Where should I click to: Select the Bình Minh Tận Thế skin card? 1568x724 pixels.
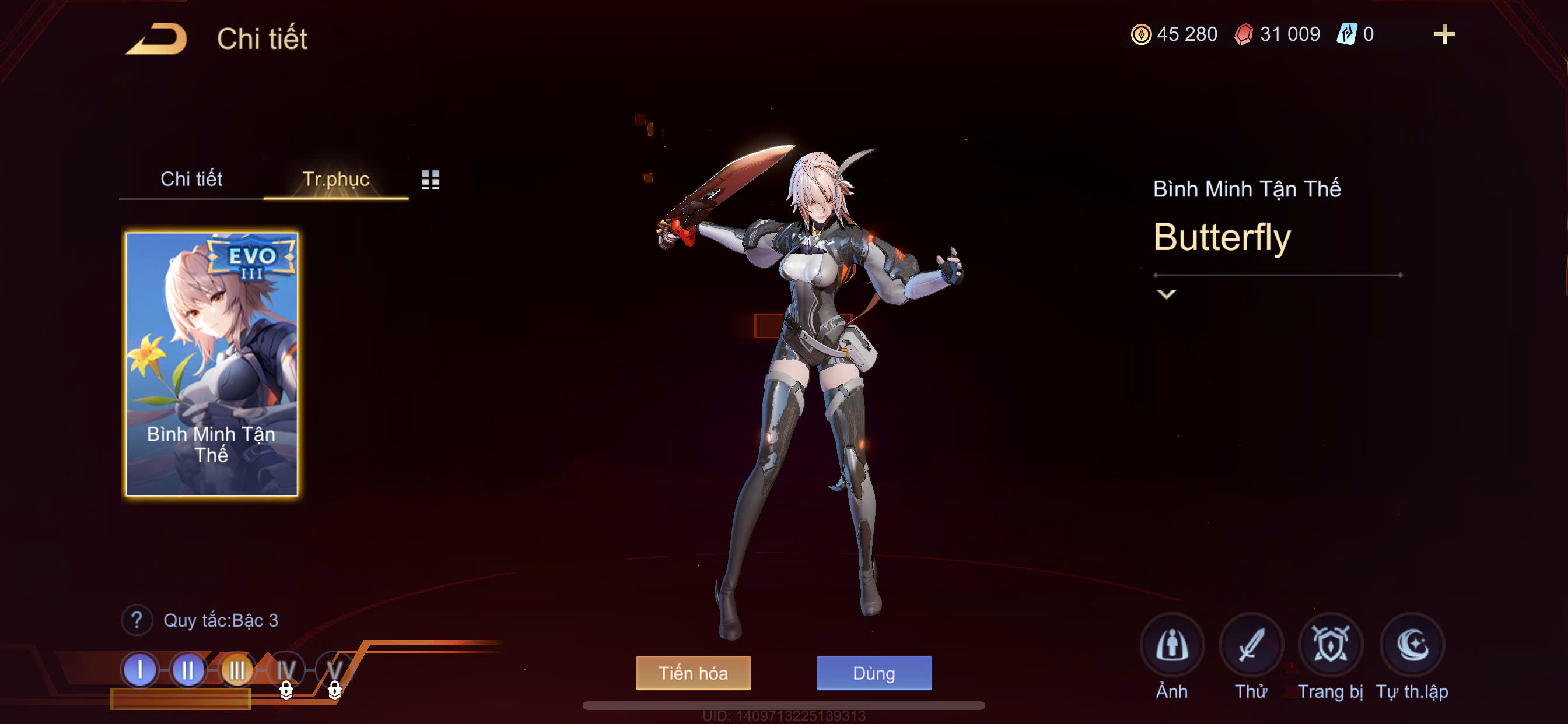pos(211,364)
